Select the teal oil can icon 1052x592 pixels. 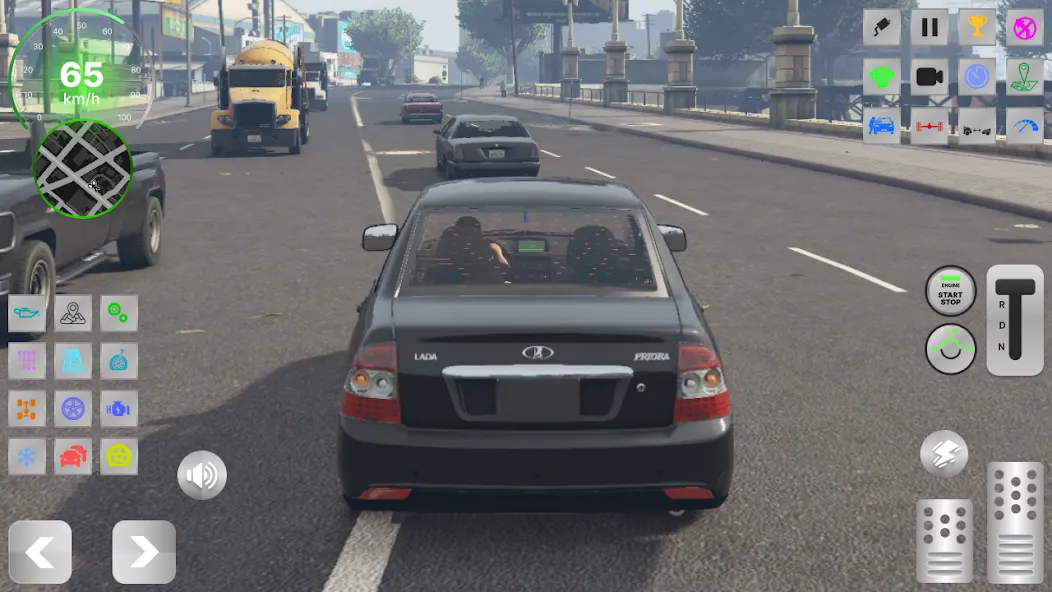coord(27,313)
